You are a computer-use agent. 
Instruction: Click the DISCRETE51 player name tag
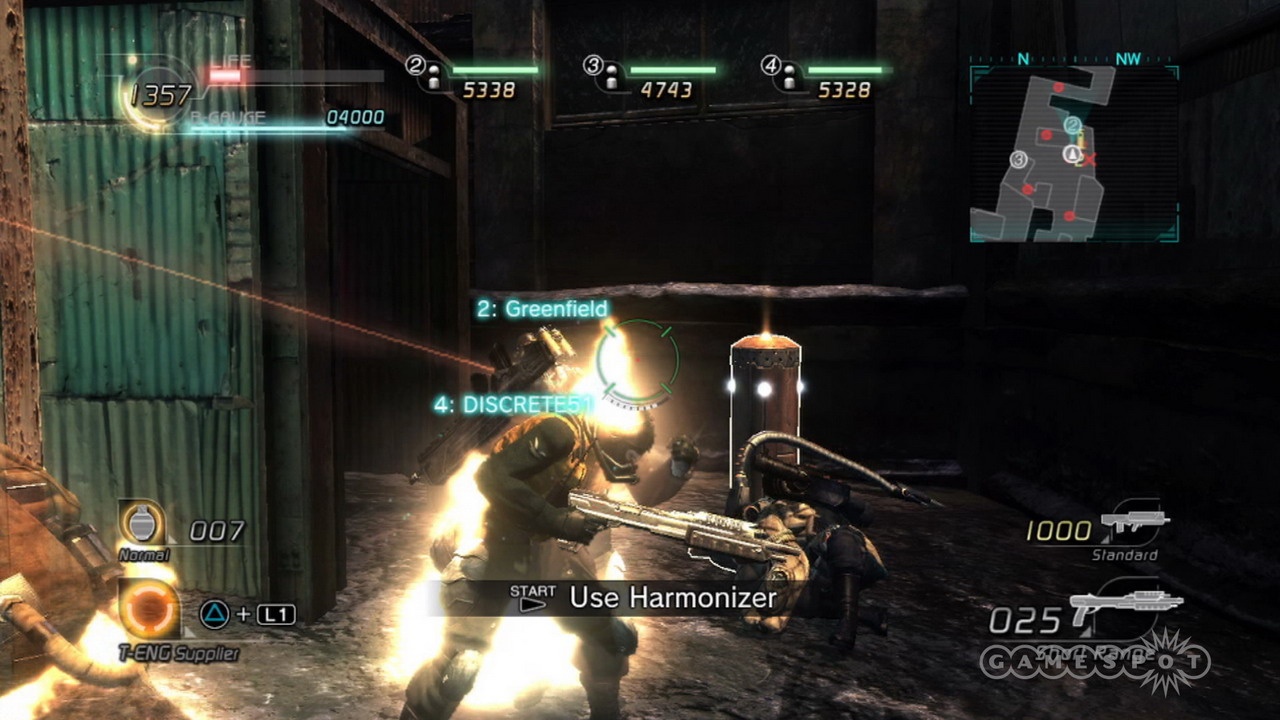click(513, 405)
